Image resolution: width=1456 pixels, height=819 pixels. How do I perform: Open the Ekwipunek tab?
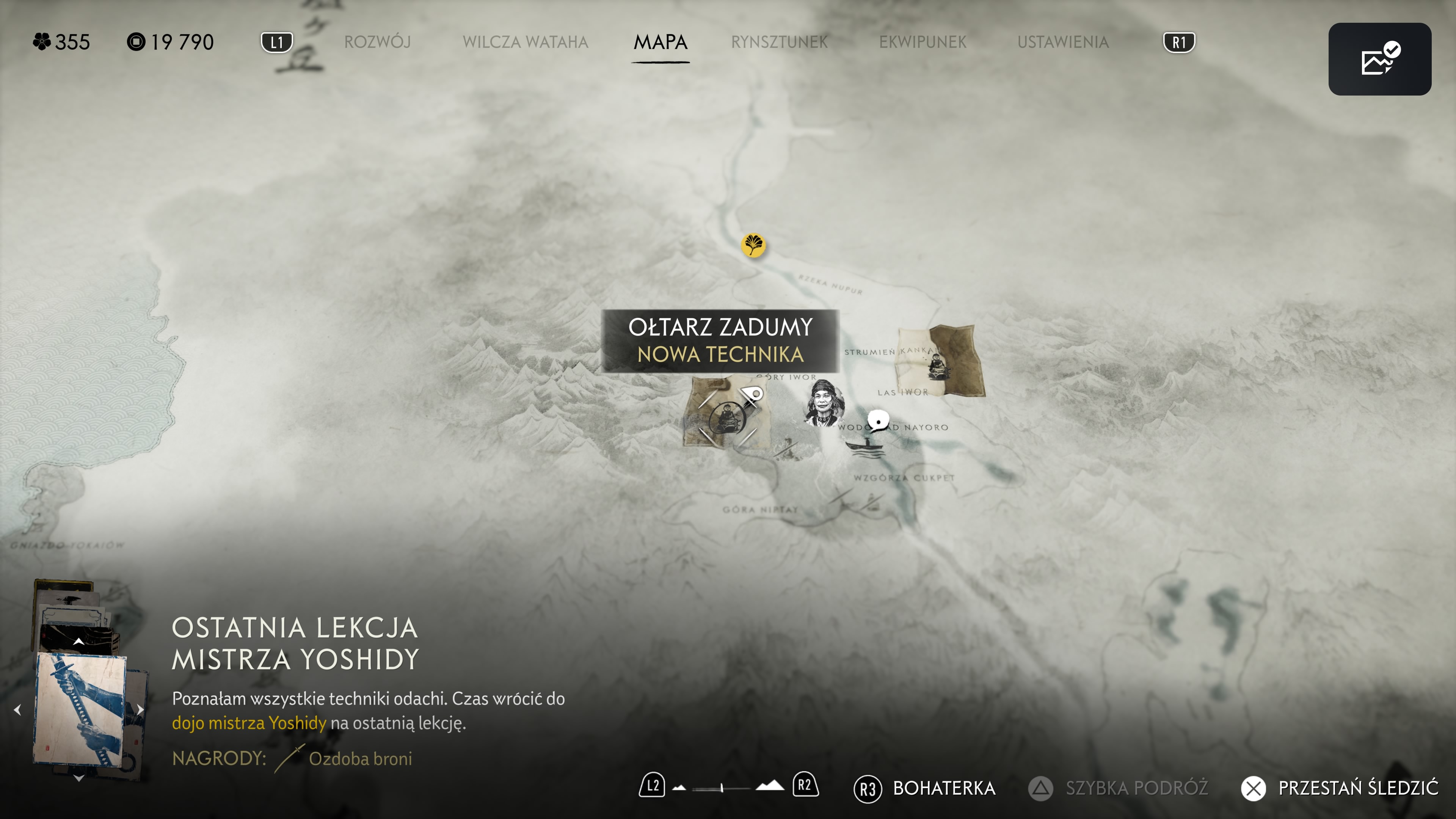pos(923,42)
